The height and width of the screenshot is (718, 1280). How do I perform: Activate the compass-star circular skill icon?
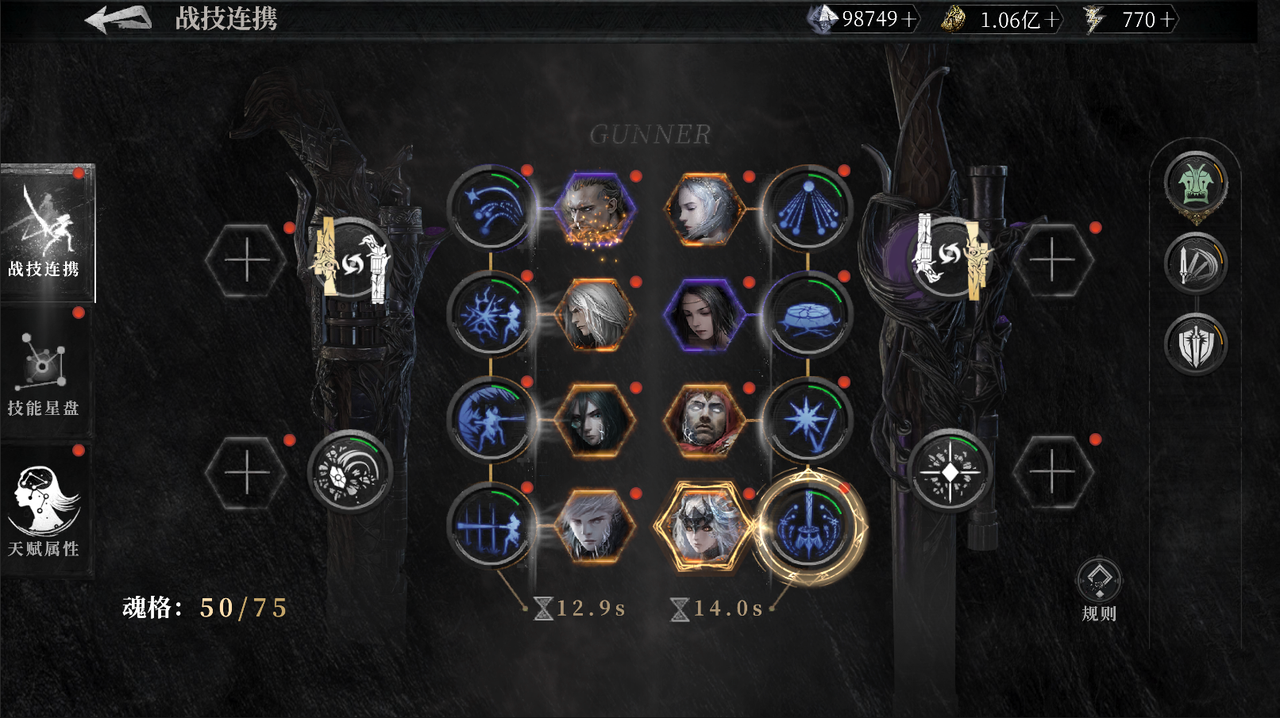(x=950, y=470)
